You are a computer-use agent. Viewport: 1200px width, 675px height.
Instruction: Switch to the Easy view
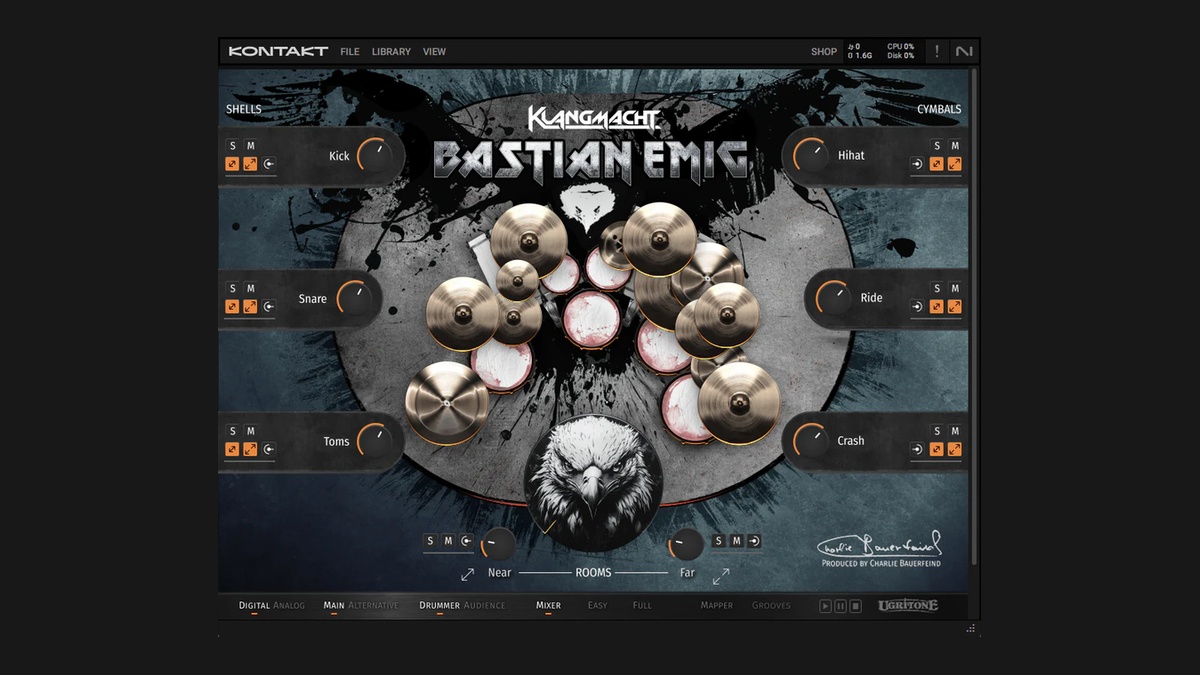tap(598, 605)
